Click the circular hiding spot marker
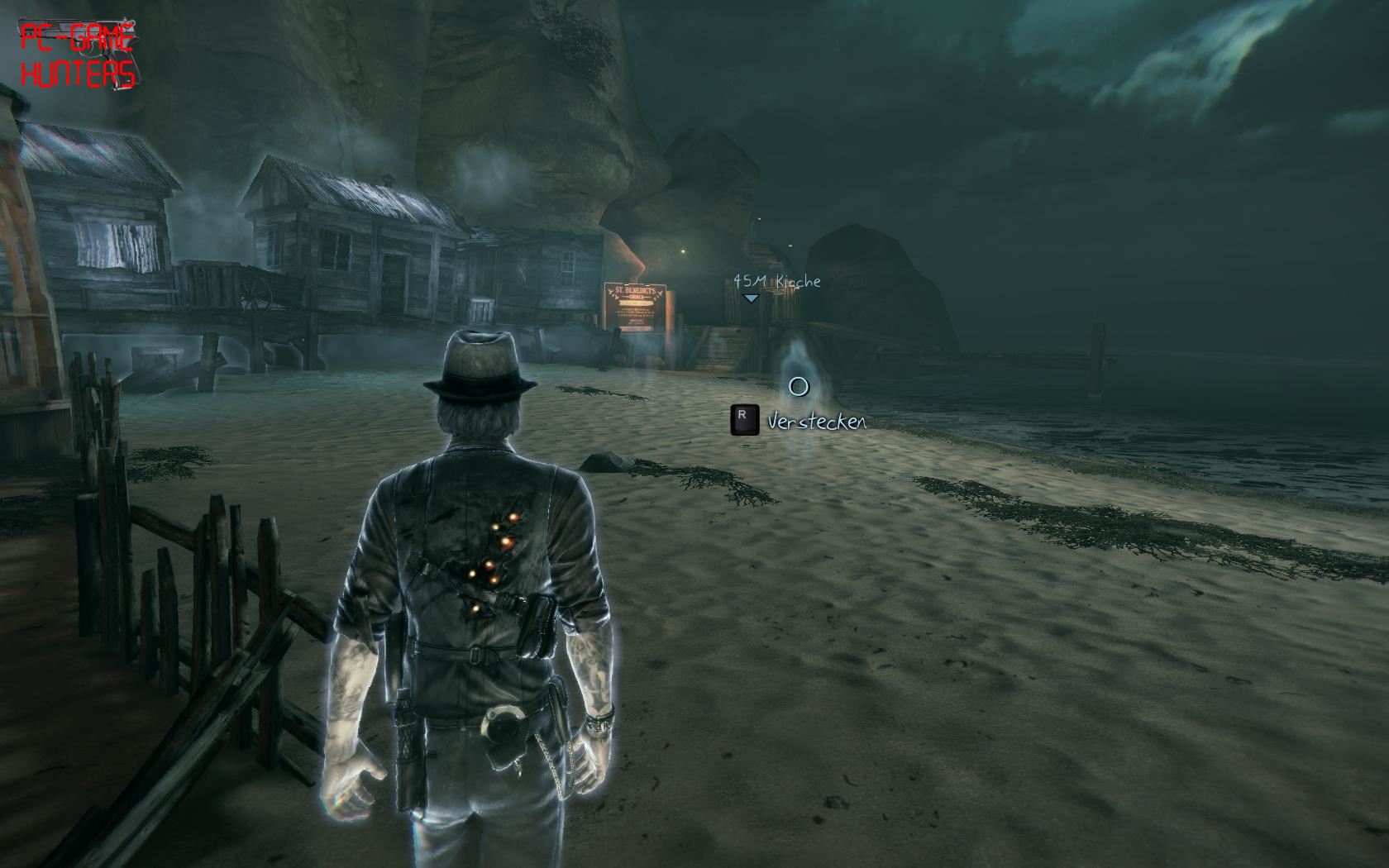The image size is (1389, 868). [798, 386]
